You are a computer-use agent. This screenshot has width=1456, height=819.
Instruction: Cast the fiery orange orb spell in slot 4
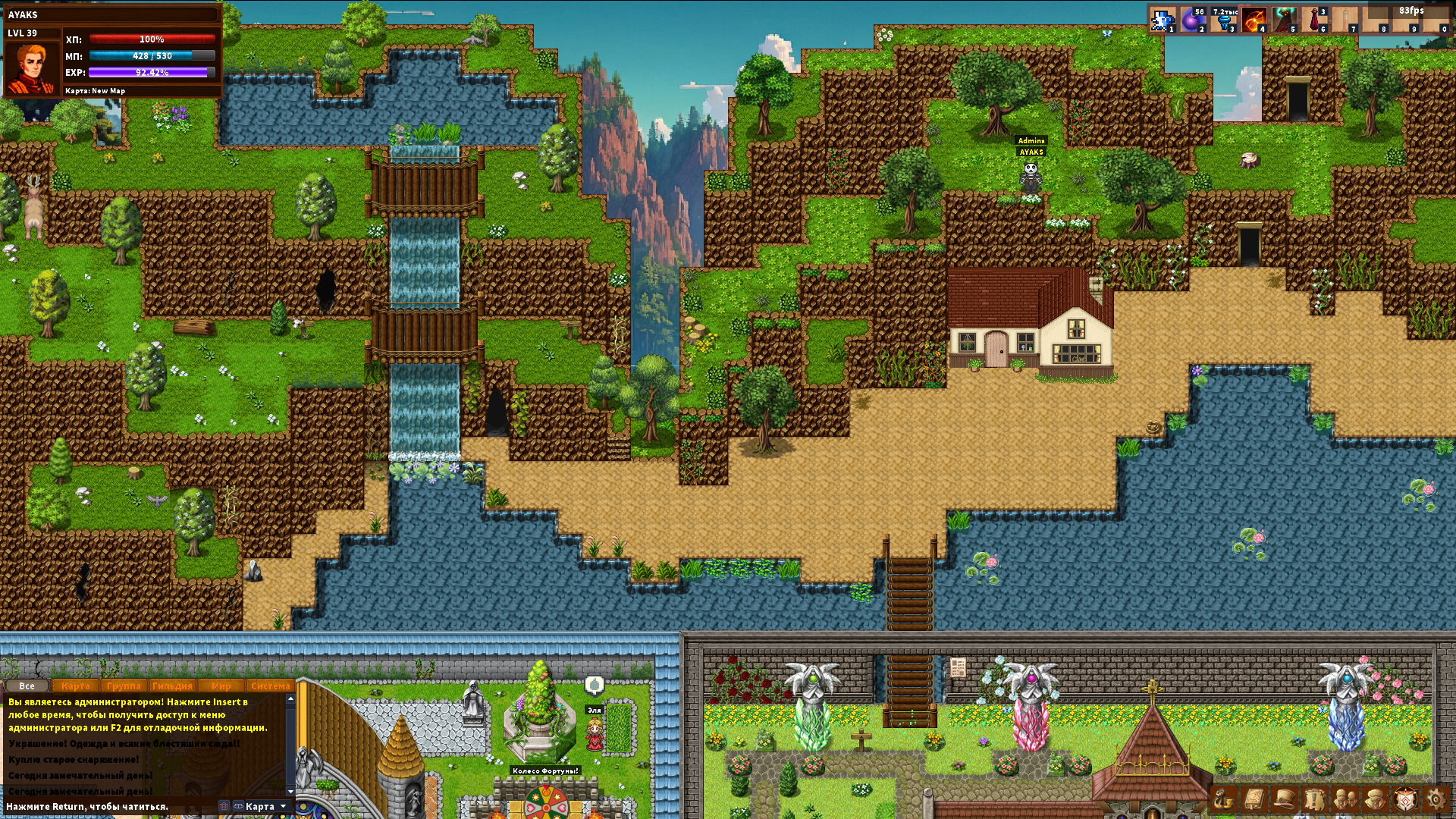(1254, 20)
